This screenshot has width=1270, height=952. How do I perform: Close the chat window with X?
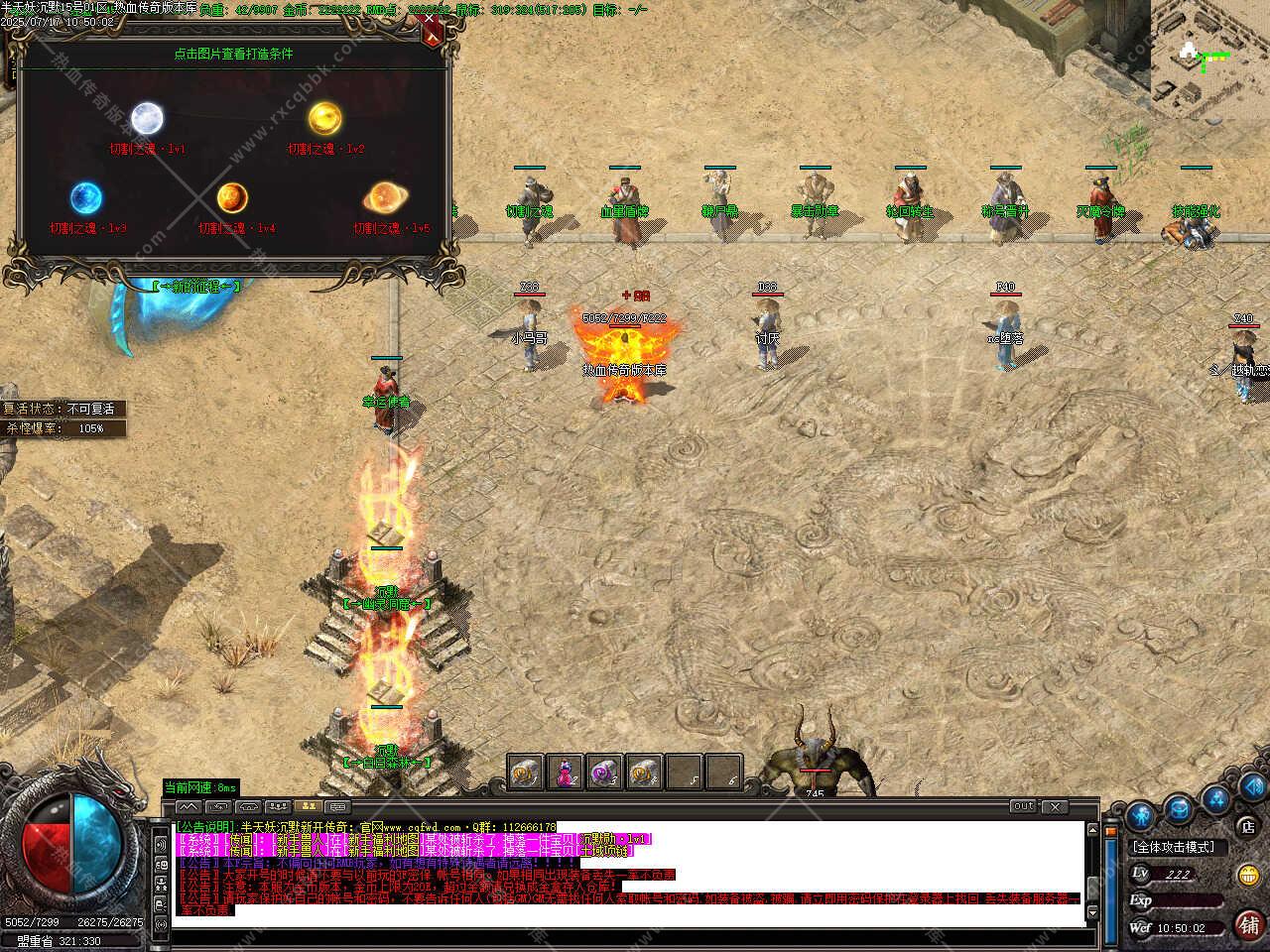pos(1055,806)
